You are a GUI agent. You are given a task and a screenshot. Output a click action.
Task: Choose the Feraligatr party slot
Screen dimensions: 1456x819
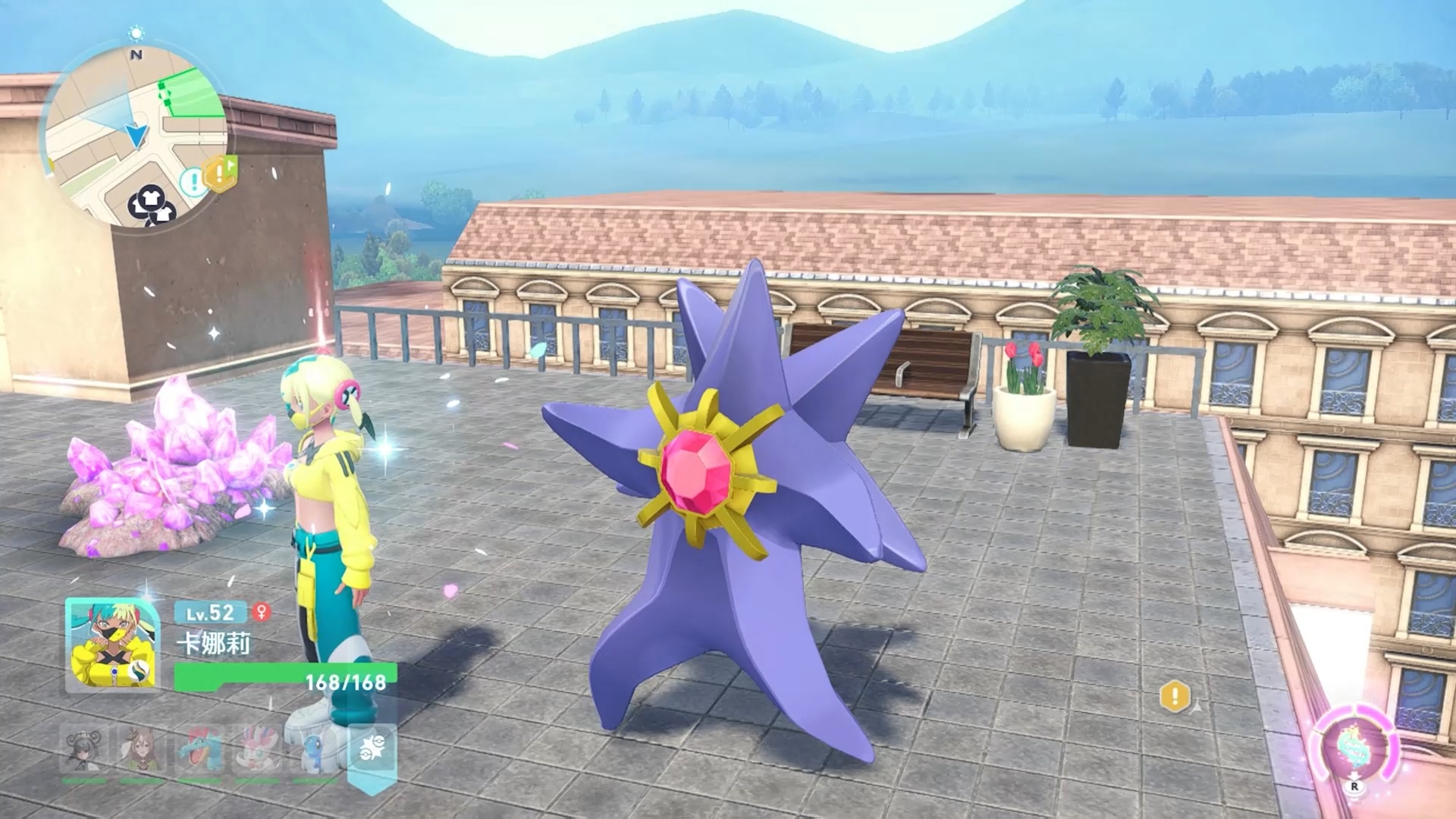[x=200, y=750]
